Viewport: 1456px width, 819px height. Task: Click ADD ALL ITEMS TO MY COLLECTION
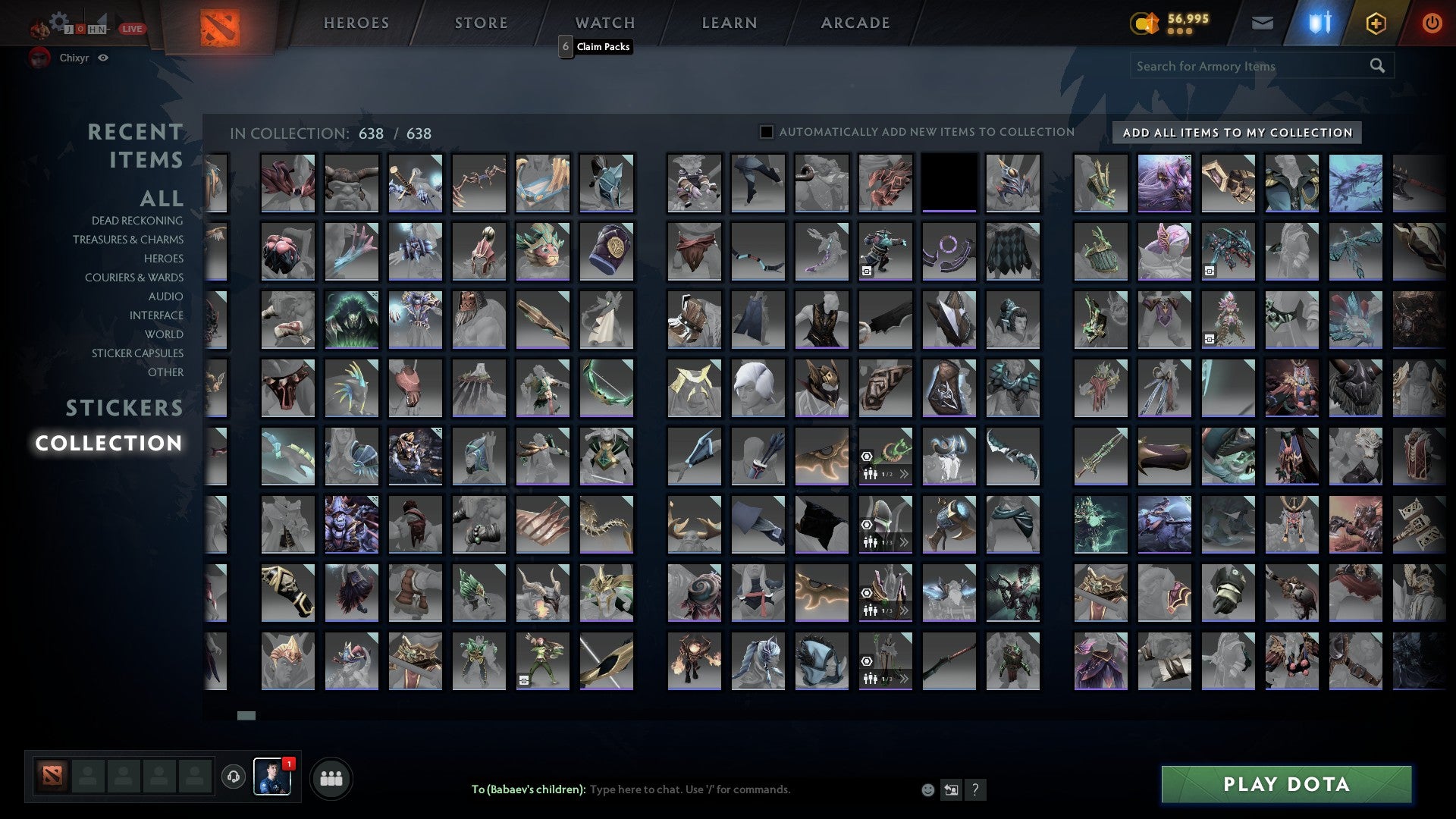1237,132
